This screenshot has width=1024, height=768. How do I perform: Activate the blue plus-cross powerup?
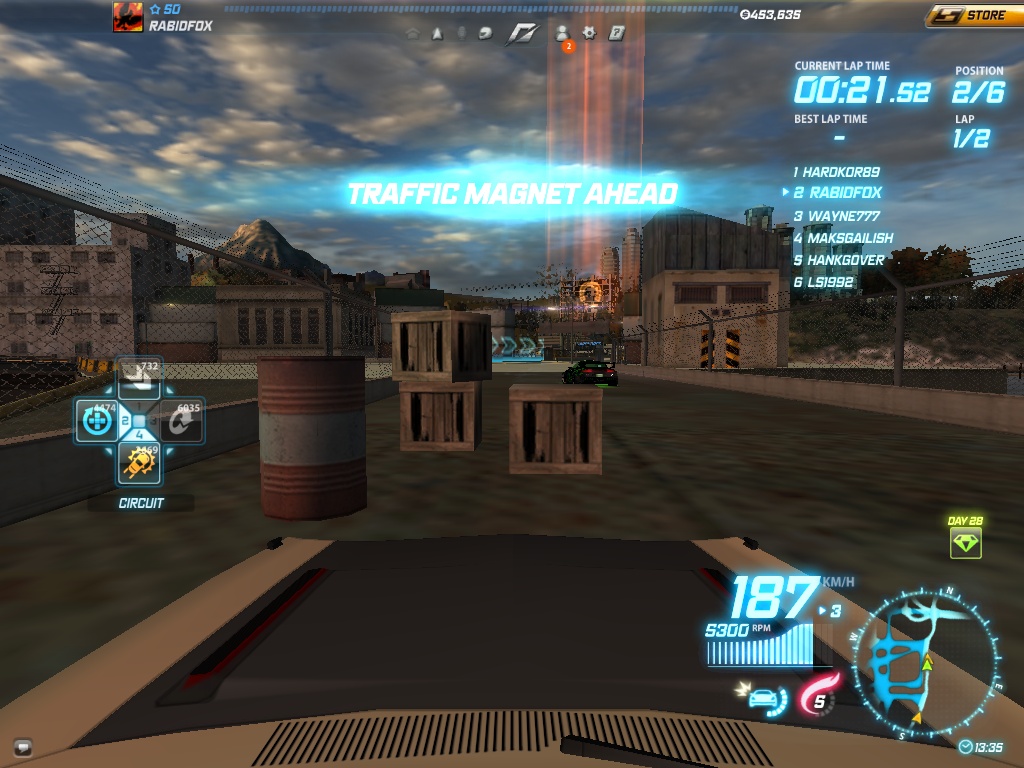(97, 421)
